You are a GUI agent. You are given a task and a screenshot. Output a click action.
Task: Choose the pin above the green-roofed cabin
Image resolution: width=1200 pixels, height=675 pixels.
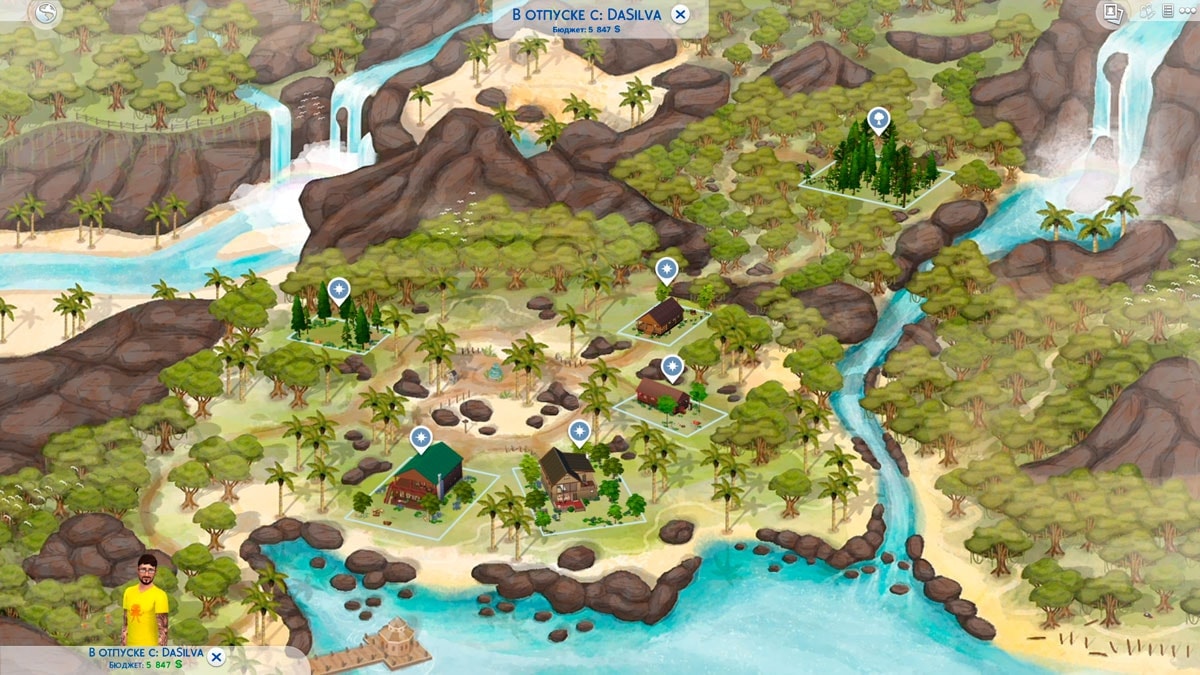pyautogui.click(x=422, y=438)
